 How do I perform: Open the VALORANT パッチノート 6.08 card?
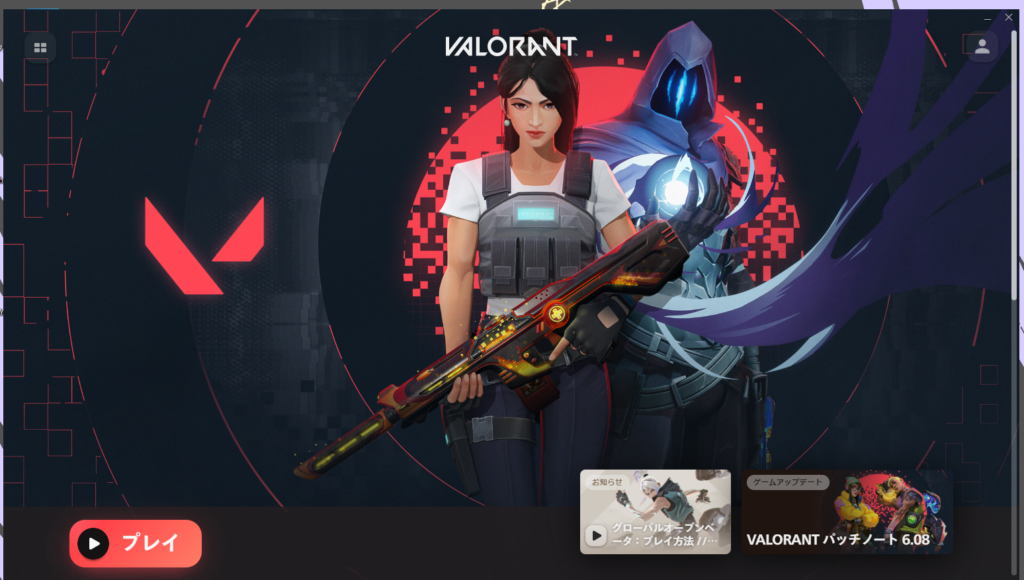(x=847, y=512)
